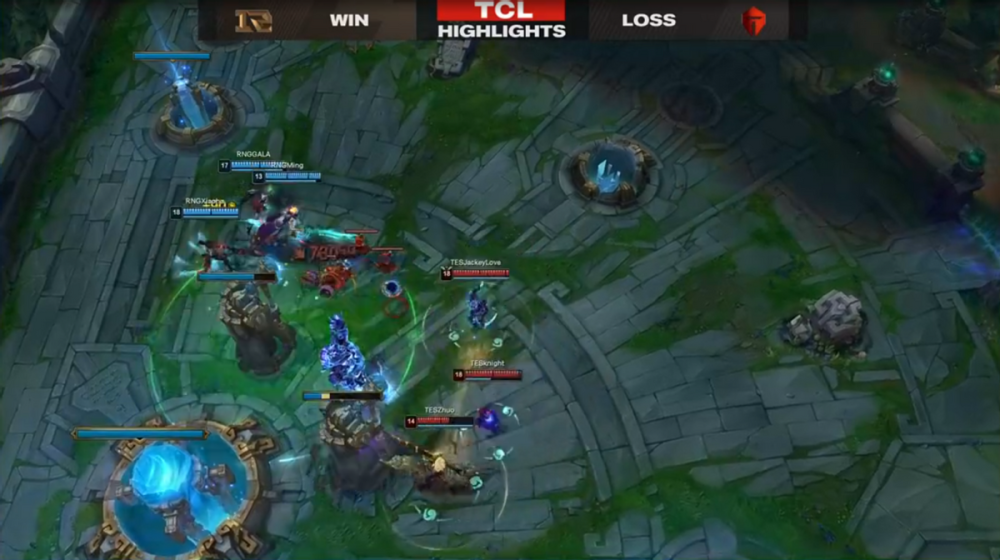Screen dimensions: 1000x560
Task: Open the TCL Highlights banner
Action: point(501,20)
